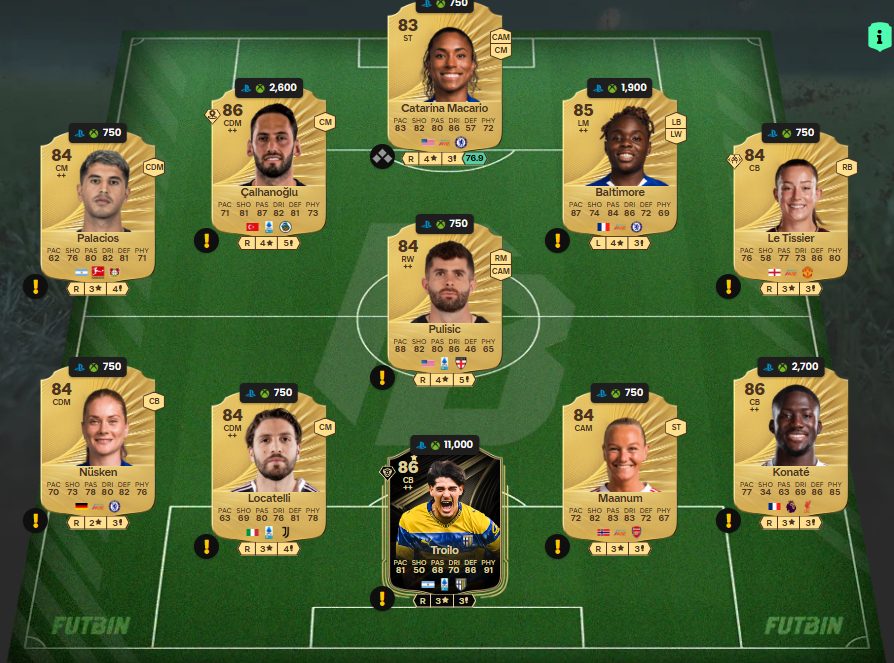894x663 pixels.
Task: Show the yellow warning beside Nüsken
Action: coord(35,520)
